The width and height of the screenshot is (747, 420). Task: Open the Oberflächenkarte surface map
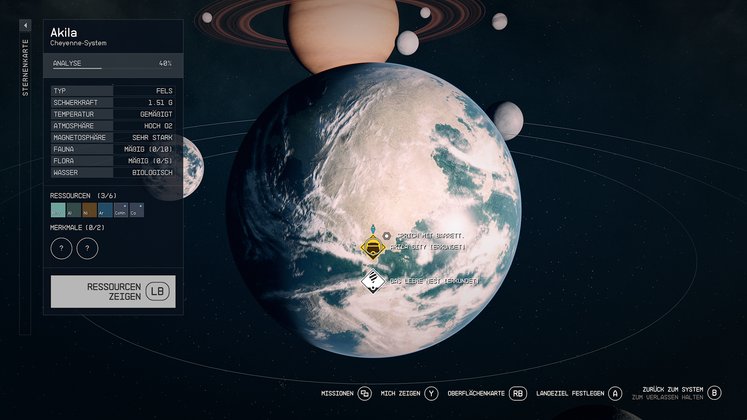486,394
